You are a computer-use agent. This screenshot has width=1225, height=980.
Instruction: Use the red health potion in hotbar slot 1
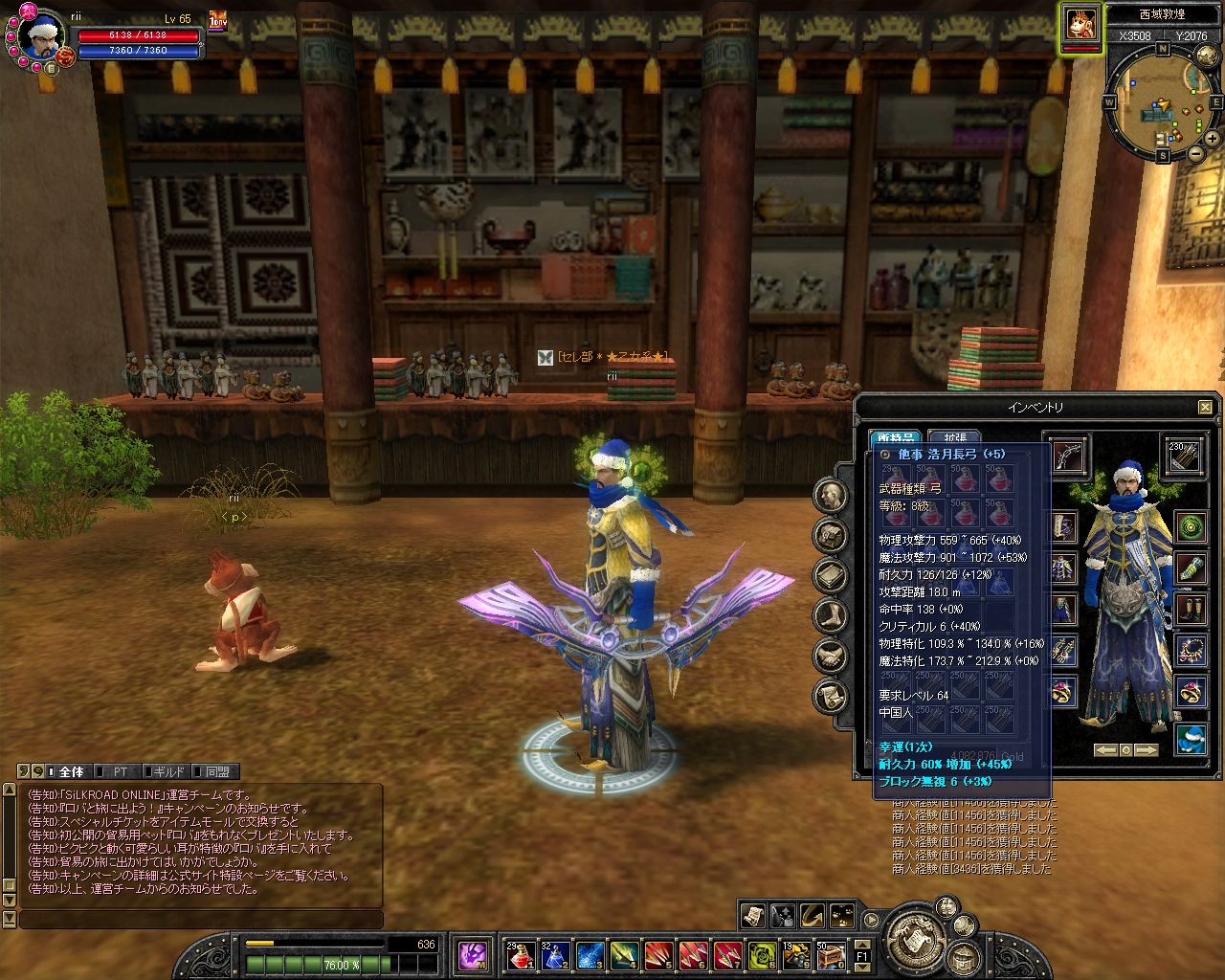point(520,954)
